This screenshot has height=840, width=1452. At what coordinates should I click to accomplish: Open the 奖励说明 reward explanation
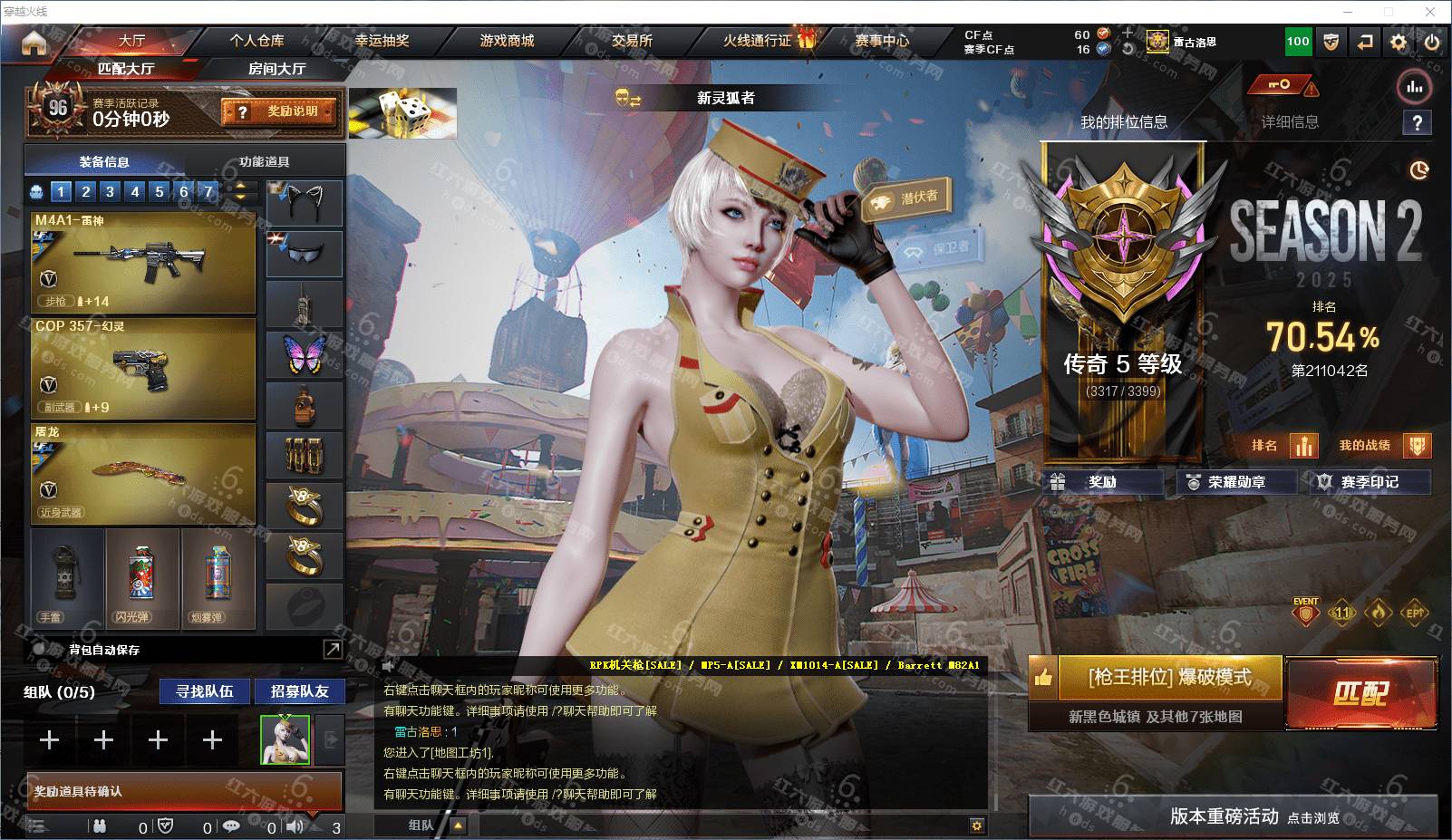click(280, 111)
